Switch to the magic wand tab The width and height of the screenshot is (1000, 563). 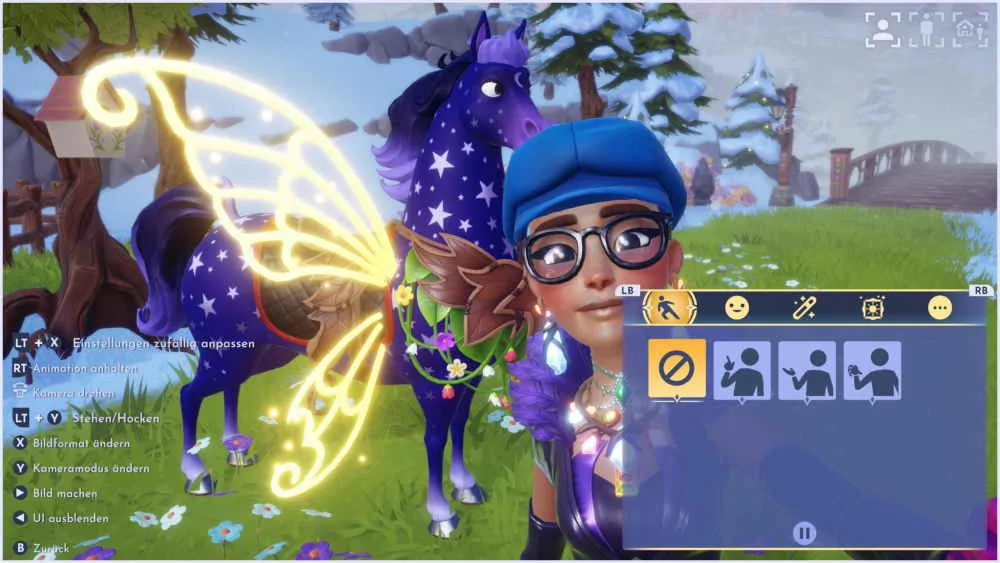(x=805, y=308)
